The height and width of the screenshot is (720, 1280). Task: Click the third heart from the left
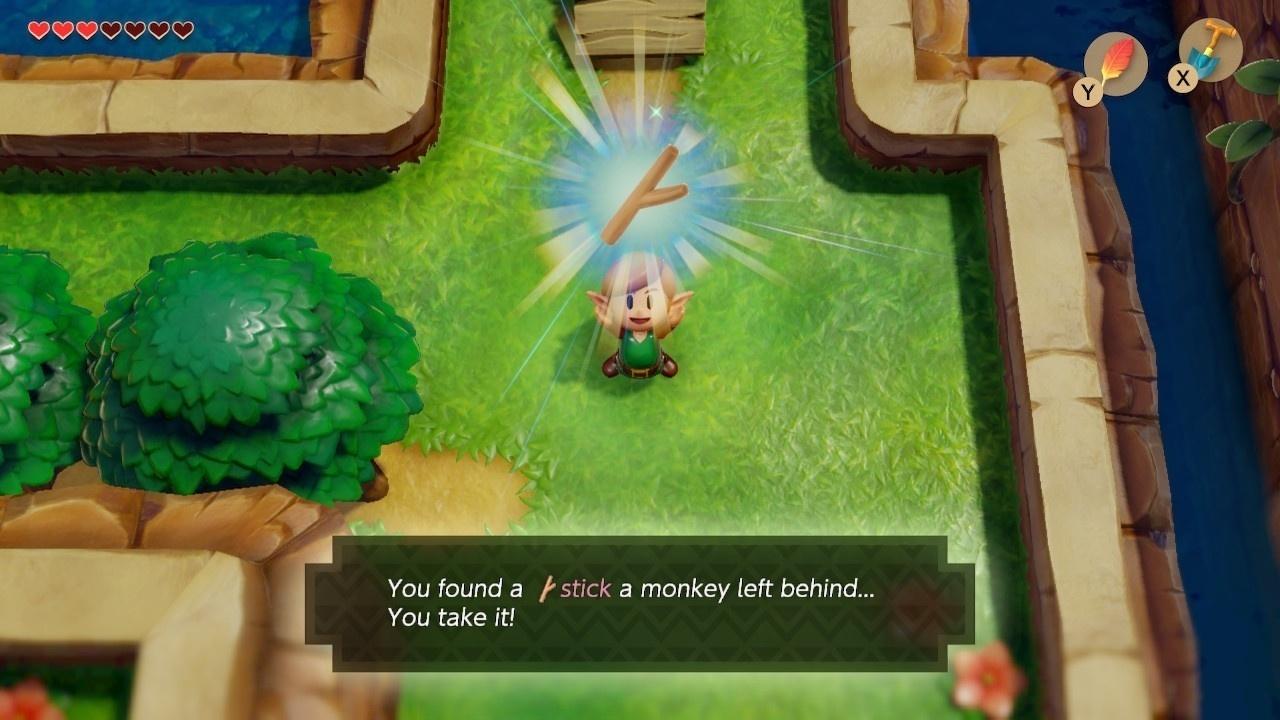87,29
